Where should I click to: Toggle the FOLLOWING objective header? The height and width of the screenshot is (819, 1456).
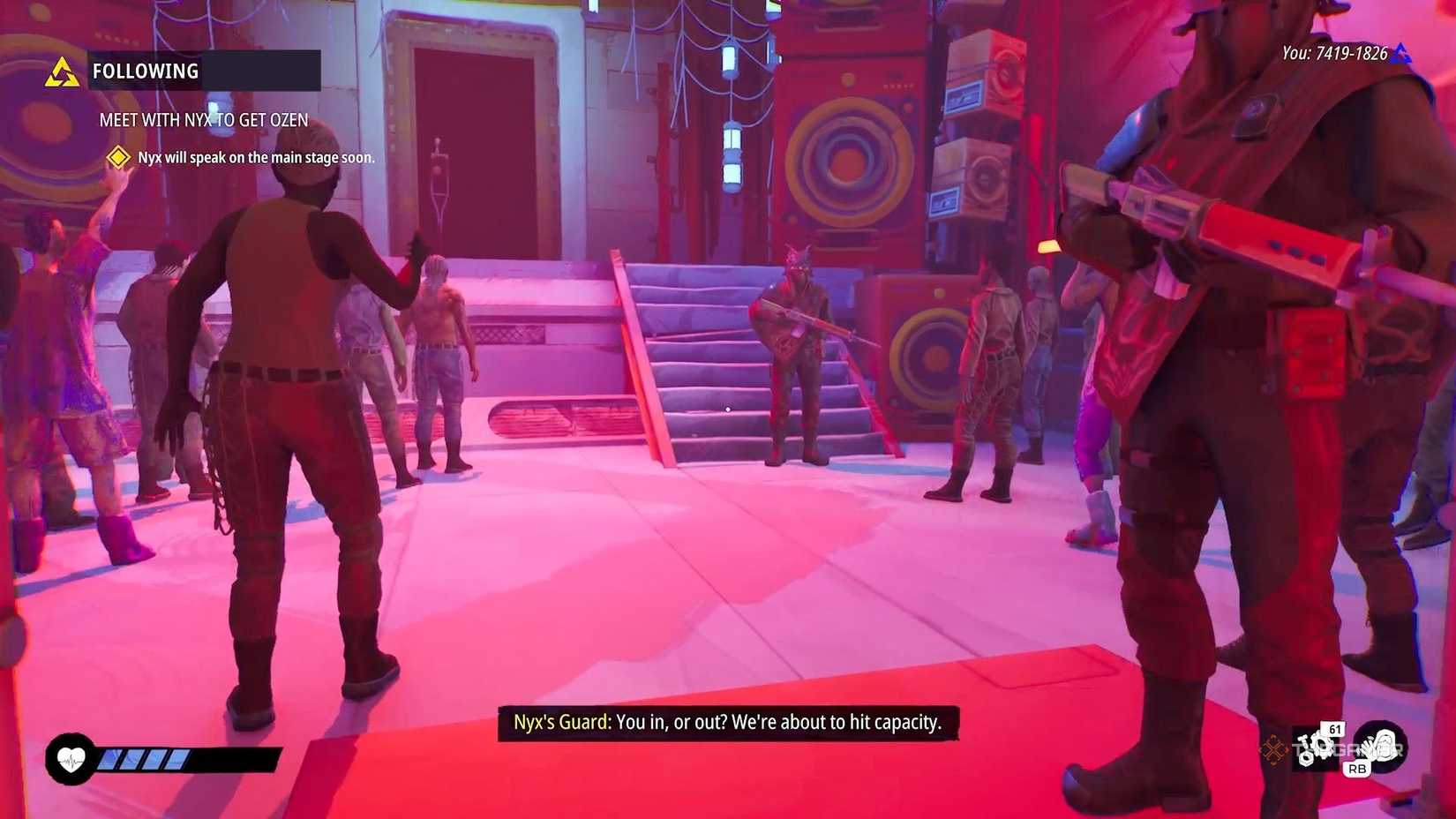pyautogui.click(x=144, y=71)
